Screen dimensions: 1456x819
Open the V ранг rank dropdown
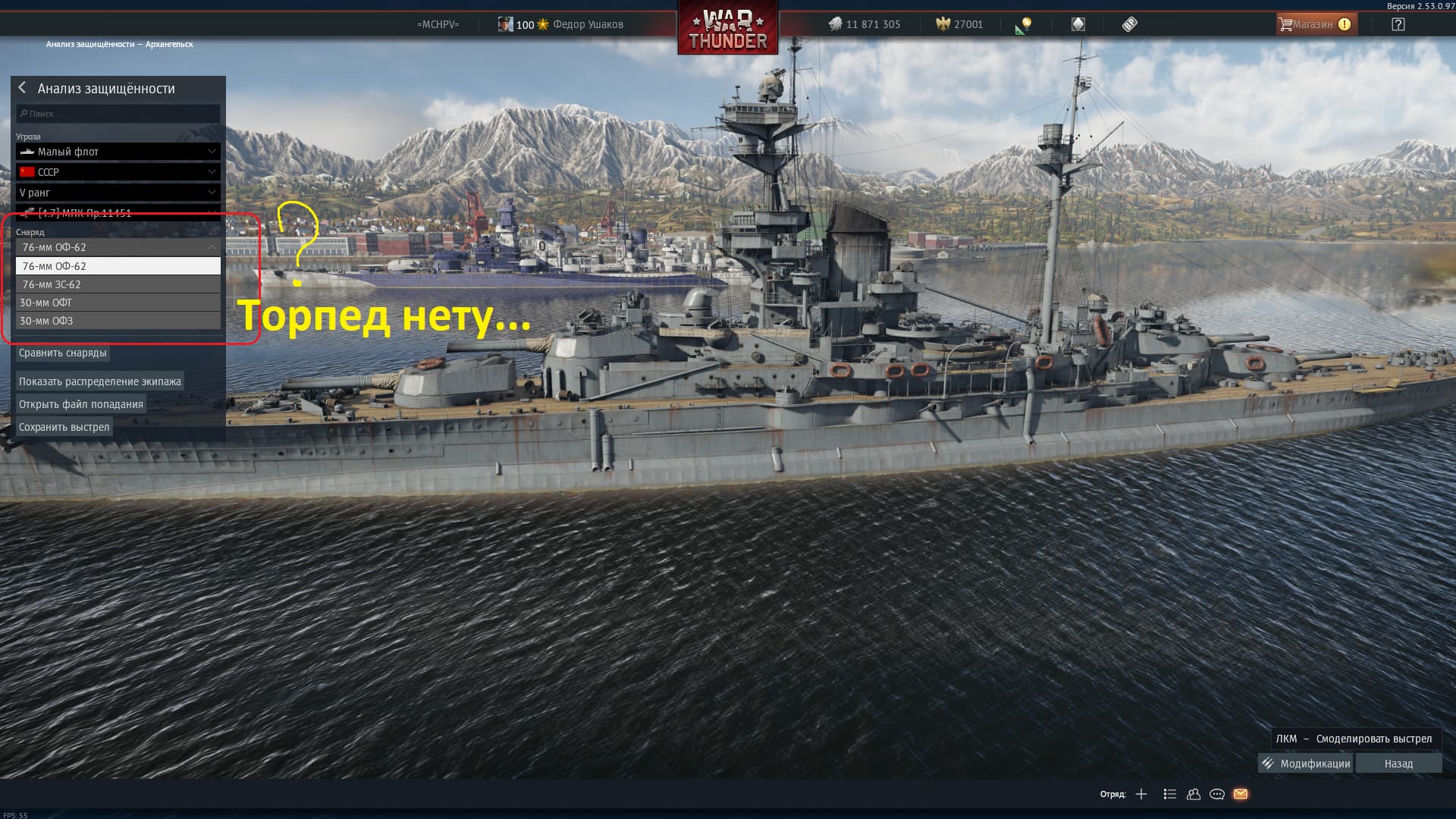(x=118, y=193)
